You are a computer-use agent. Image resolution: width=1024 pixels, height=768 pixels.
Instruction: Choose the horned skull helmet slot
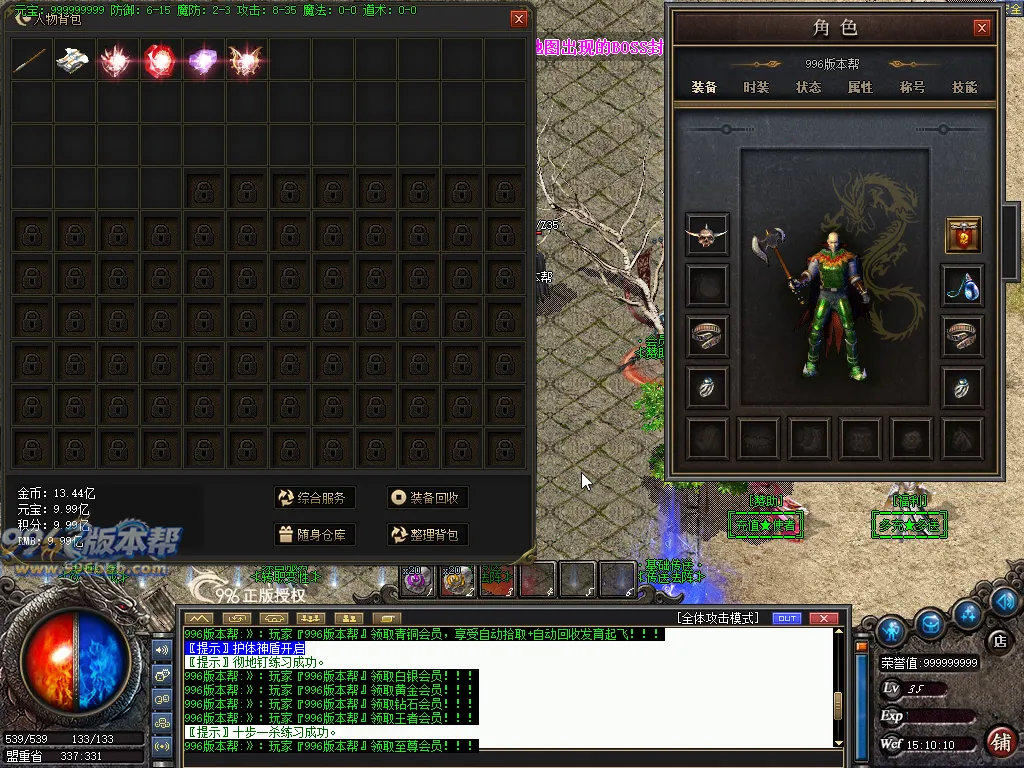click(707, 235)
